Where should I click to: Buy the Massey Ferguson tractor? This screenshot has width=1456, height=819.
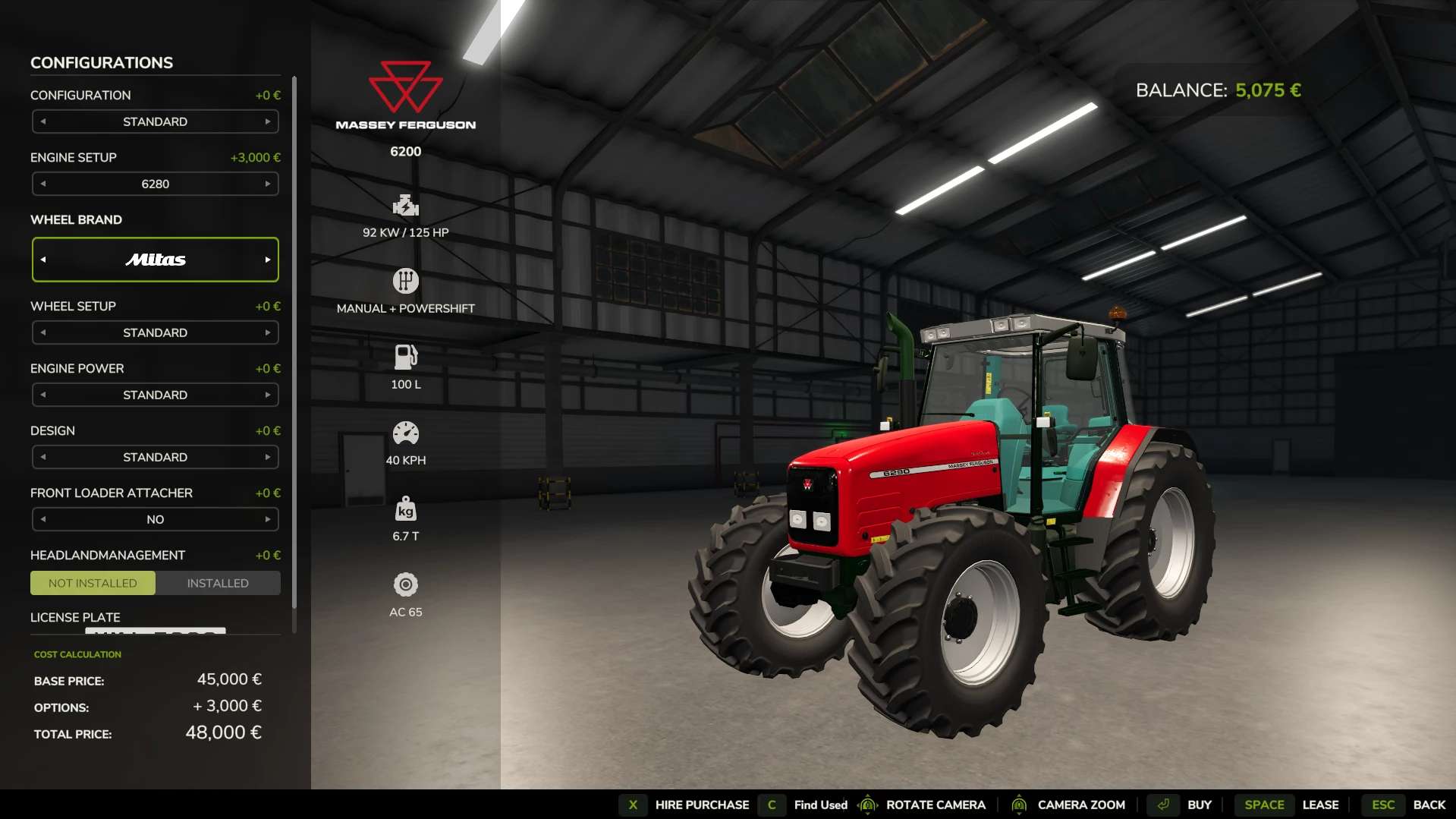1198,805
